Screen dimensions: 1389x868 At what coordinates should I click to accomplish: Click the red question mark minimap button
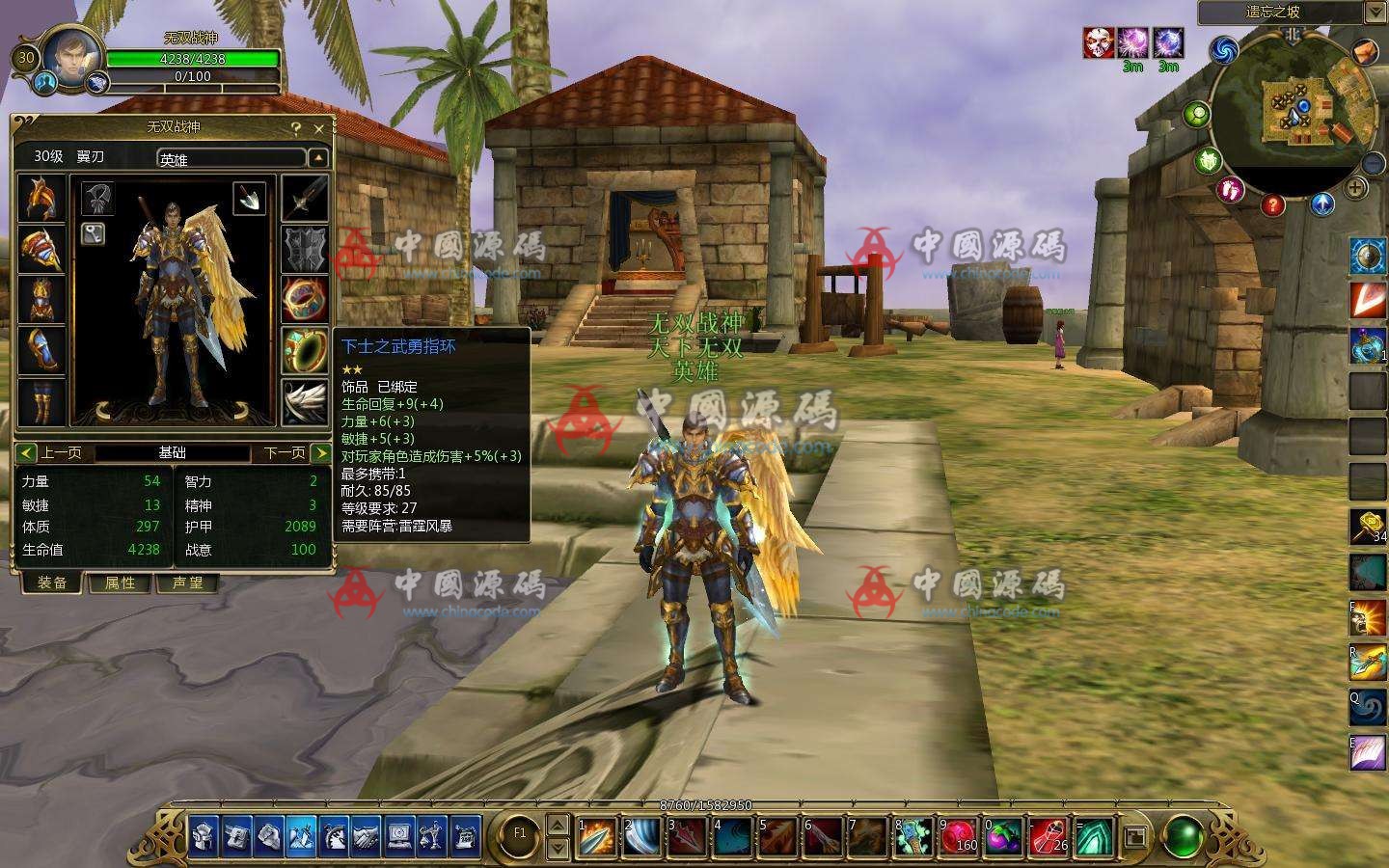(1273, 204)
